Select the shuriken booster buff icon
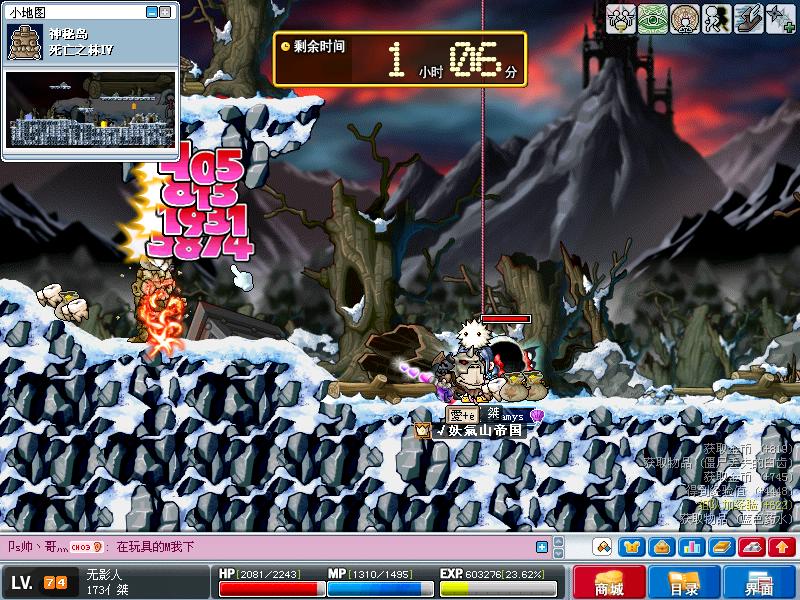This screenshot has height=600, width=800. tap(781, 19)
